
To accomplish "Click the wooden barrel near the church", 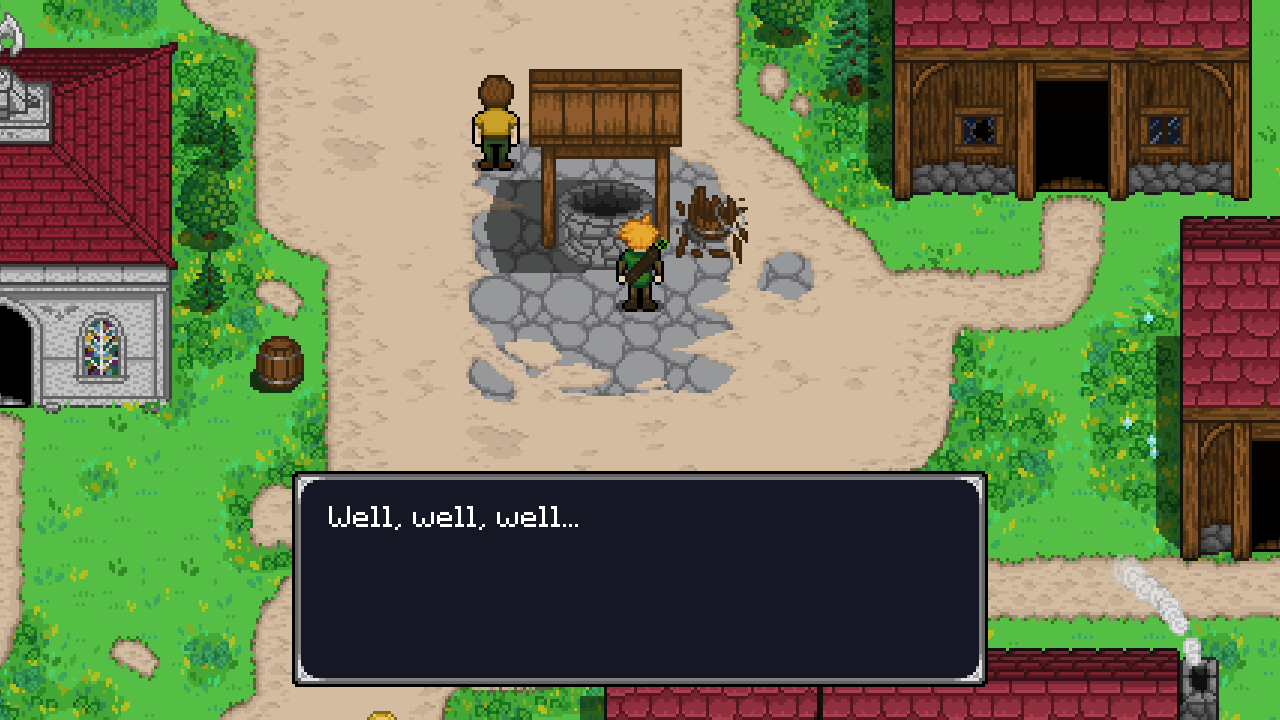I will point(278,362).
